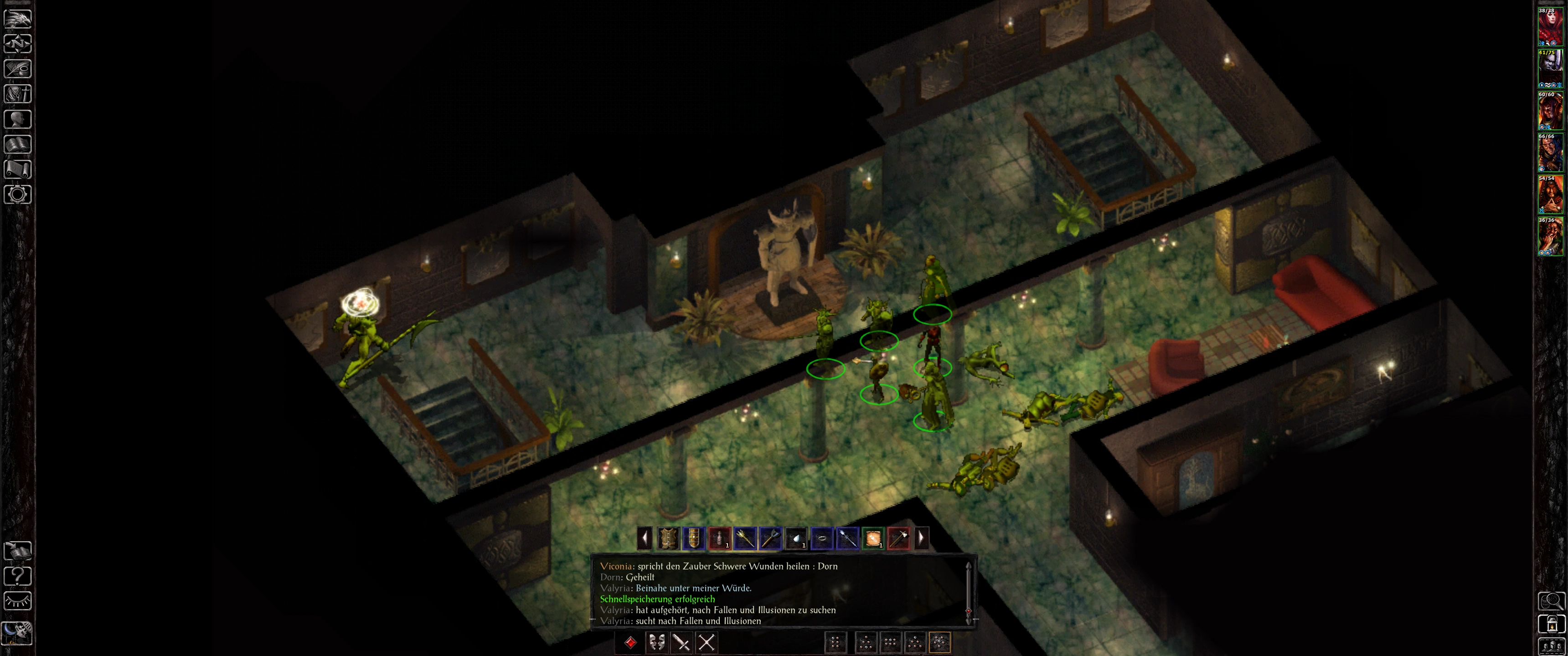
Task: Select the red-robed woman portrait with 38/38
Action: (x=1550, y=27)
